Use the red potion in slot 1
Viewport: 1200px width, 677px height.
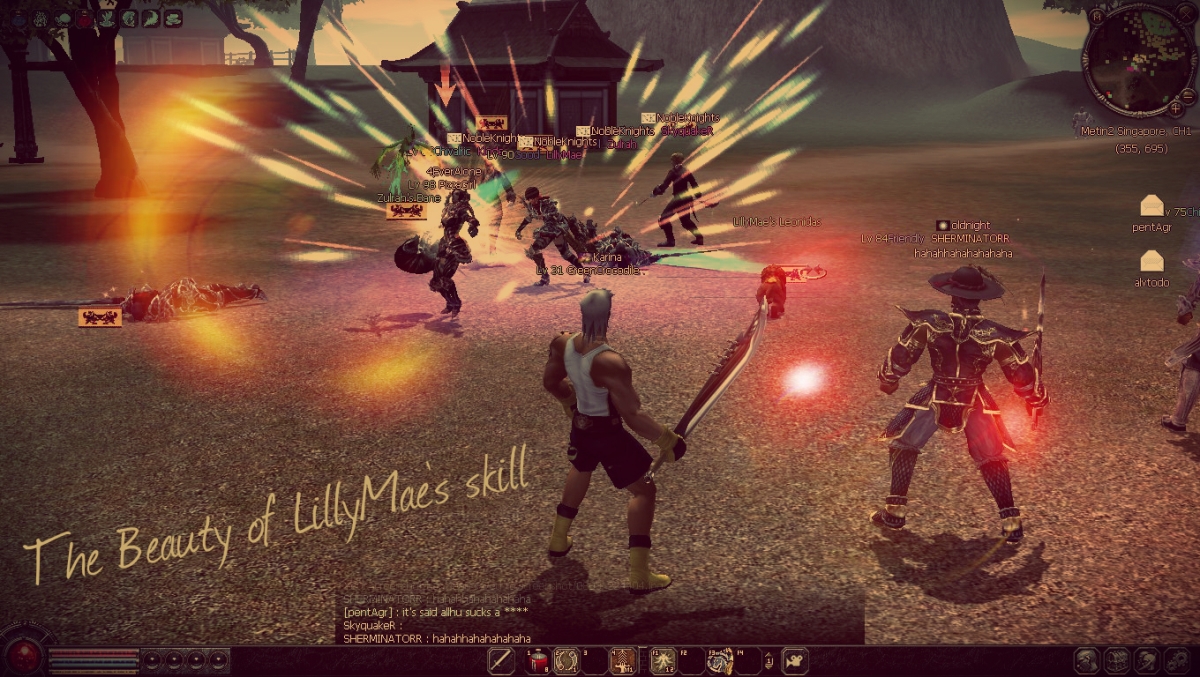pos(538,661)
